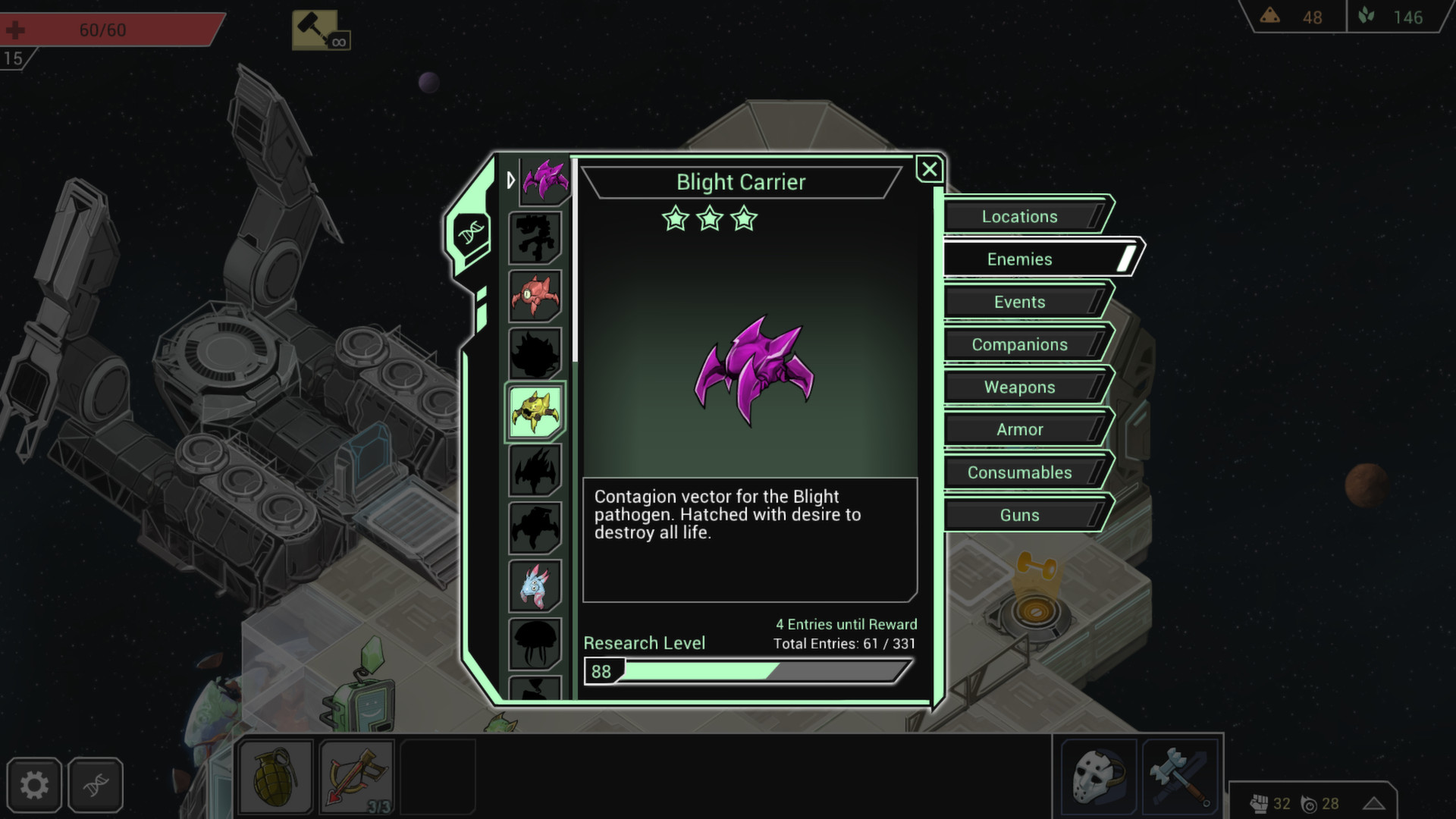Switch to the Events category
Screen dimensions: 1456x819
[x=1020, y=301]
